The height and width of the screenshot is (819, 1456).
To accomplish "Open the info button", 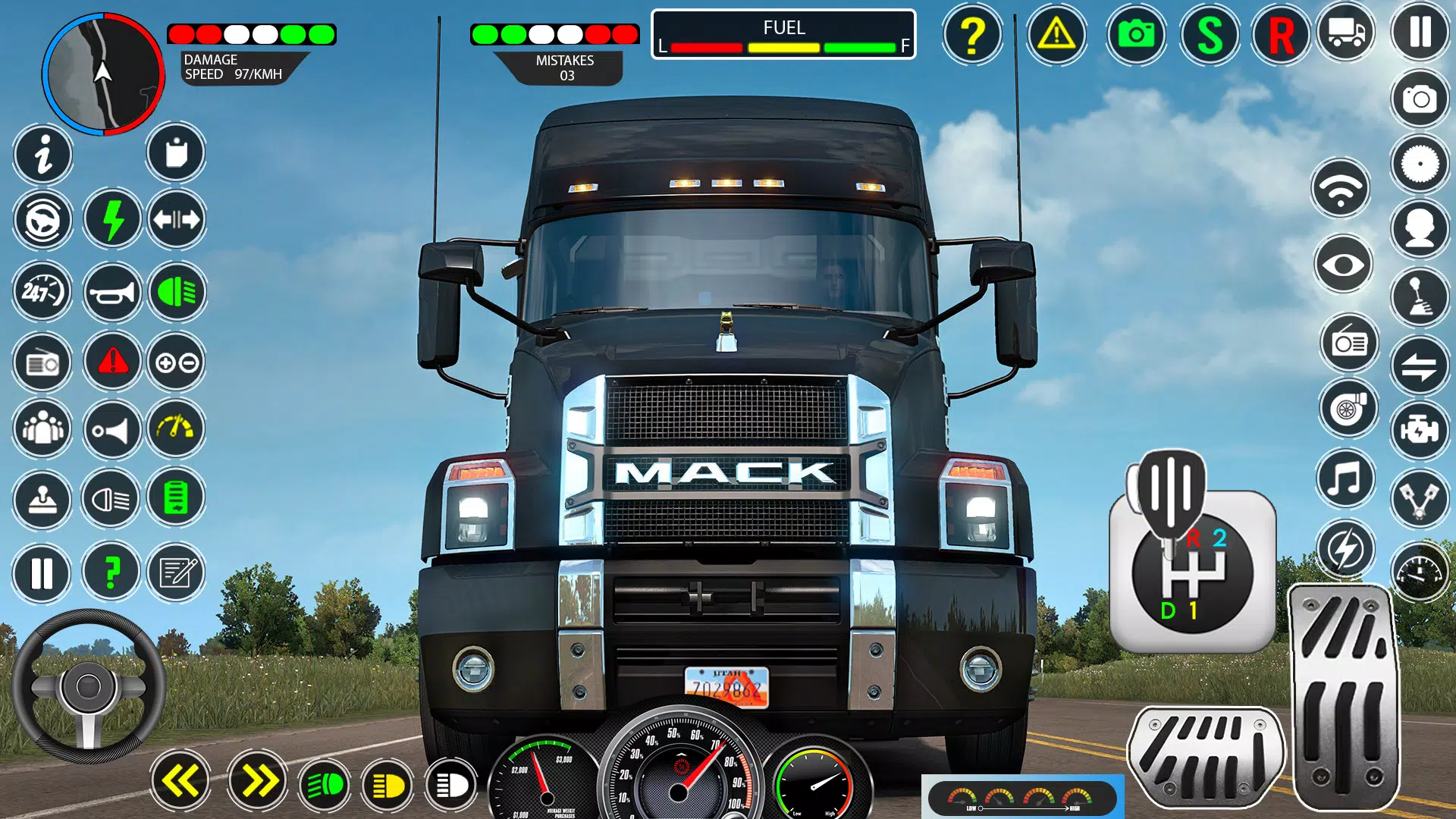I will pos(43,155).
